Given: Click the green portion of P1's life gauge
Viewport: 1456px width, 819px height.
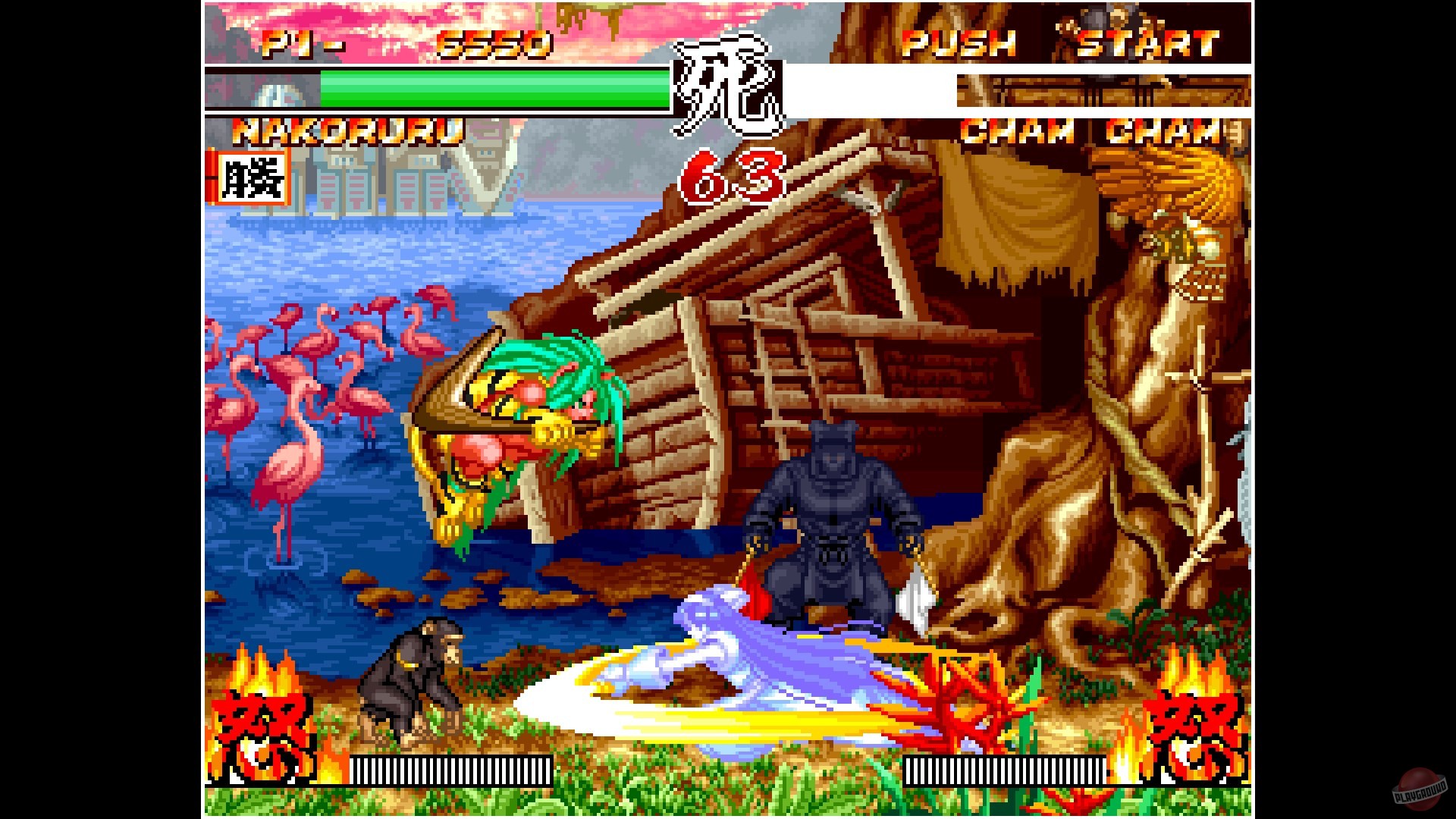Looking at the screenshot, I should point(493,91).
